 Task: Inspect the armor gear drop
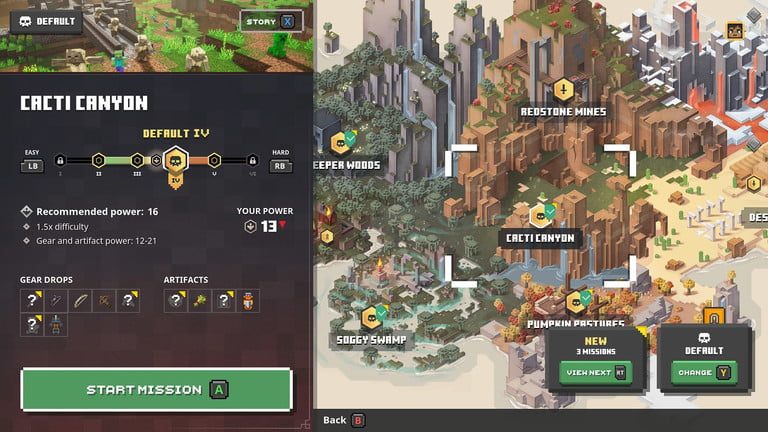[x=56, y=324]
